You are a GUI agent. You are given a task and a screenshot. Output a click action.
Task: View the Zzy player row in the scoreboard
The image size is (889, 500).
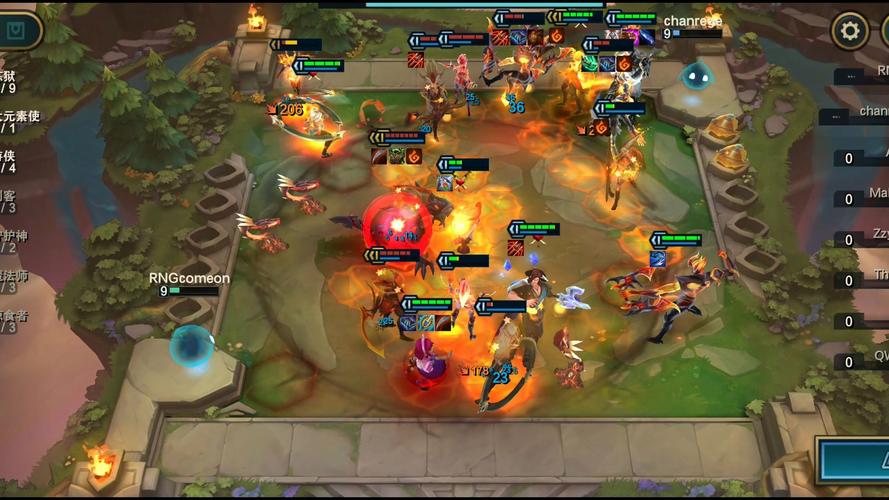coord(862,236)
